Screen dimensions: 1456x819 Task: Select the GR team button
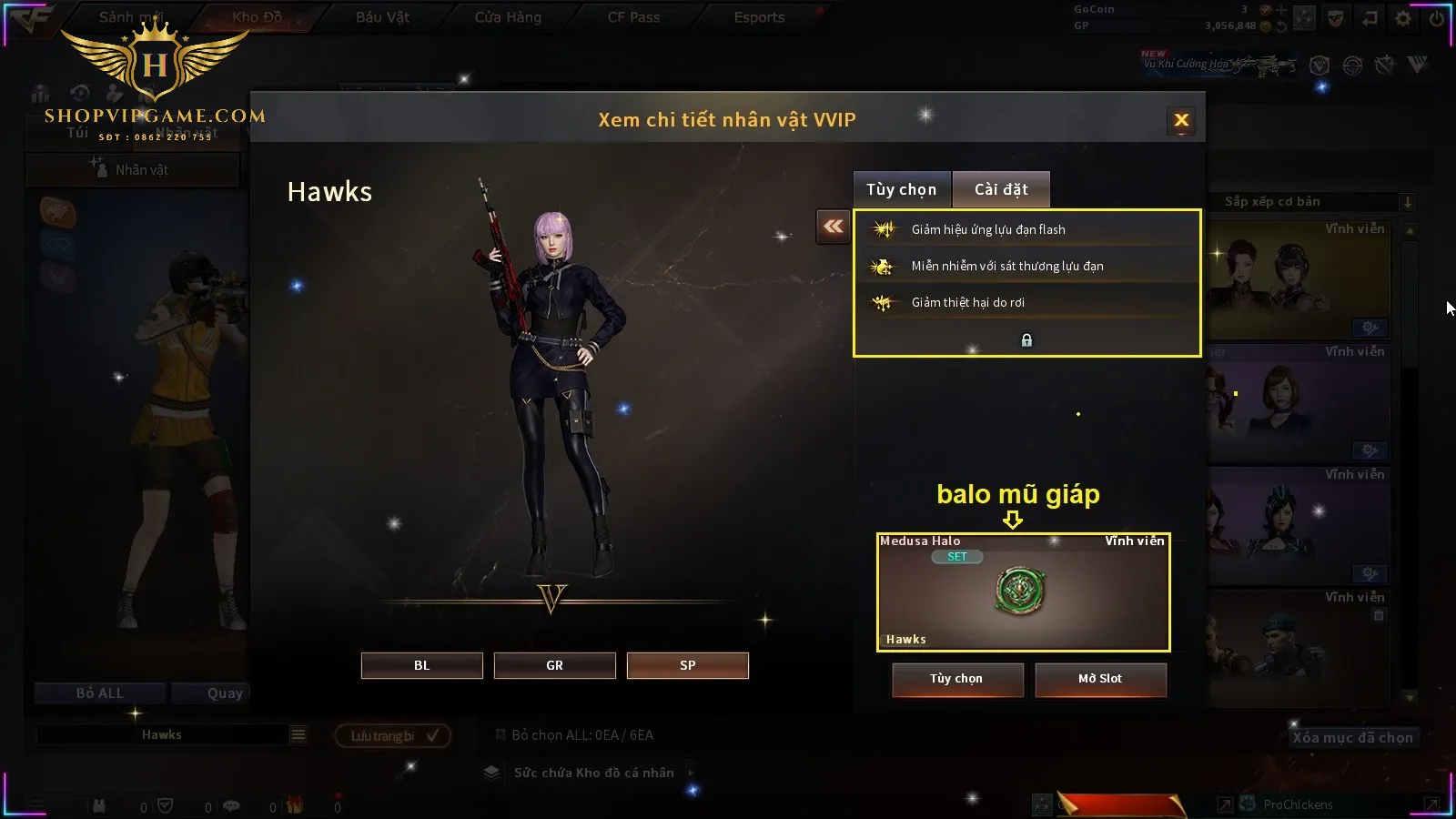[554, 665]
